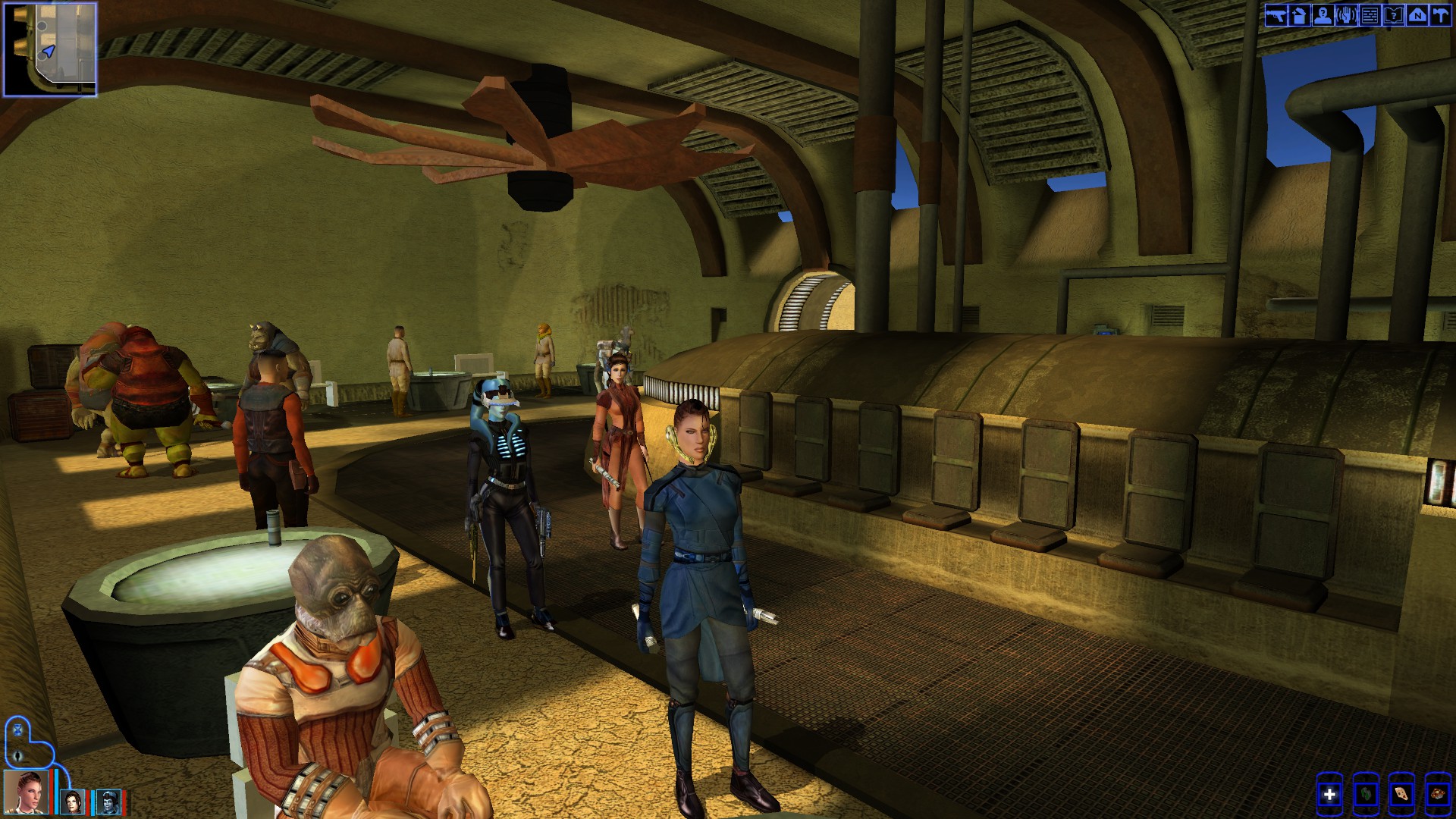
Task: Open the Options hammer icon
Action: tap(1439, 15)
